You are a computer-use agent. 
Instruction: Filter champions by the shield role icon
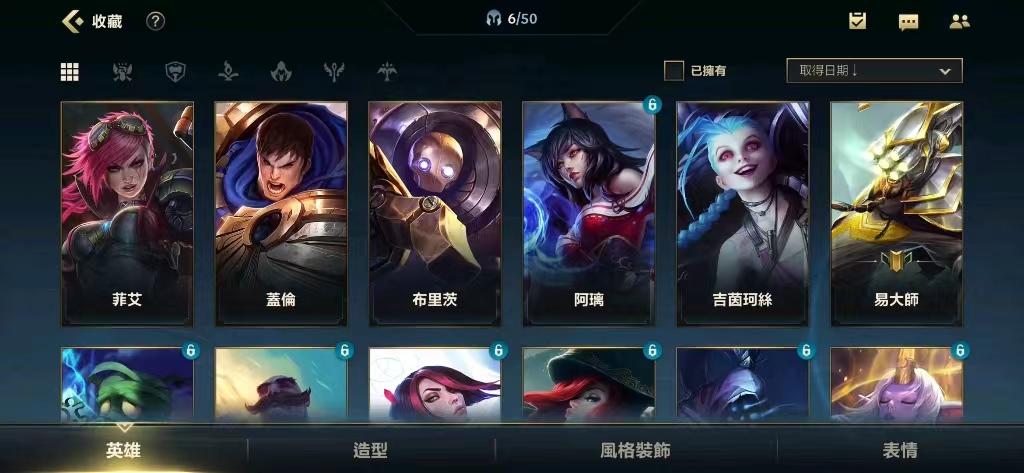click(x=175, y=71)
